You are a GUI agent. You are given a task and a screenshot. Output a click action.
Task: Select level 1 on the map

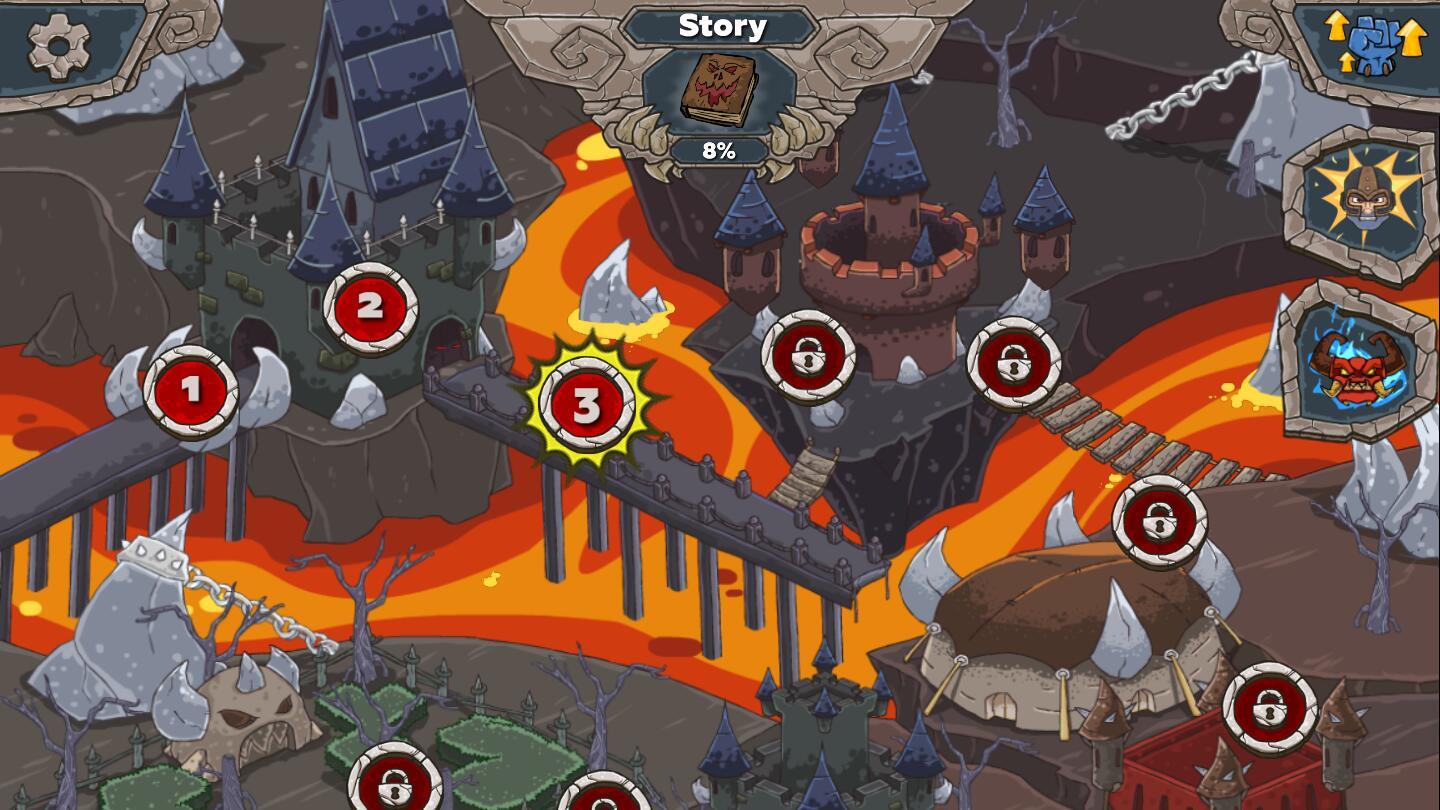[x=190, y=391]
